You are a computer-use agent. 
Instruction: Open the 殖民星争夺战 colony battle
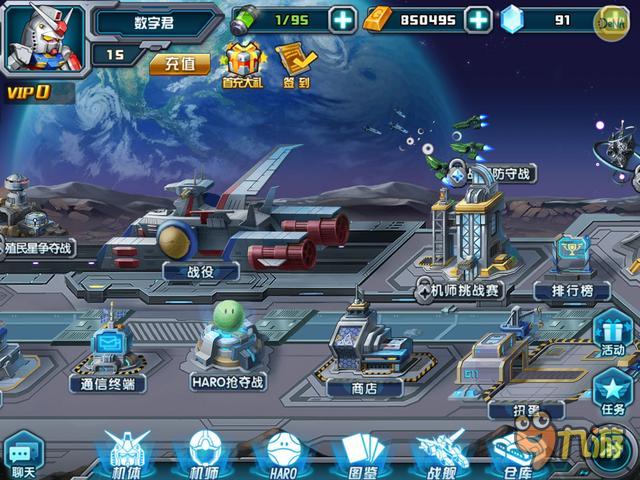click(37, 247)
